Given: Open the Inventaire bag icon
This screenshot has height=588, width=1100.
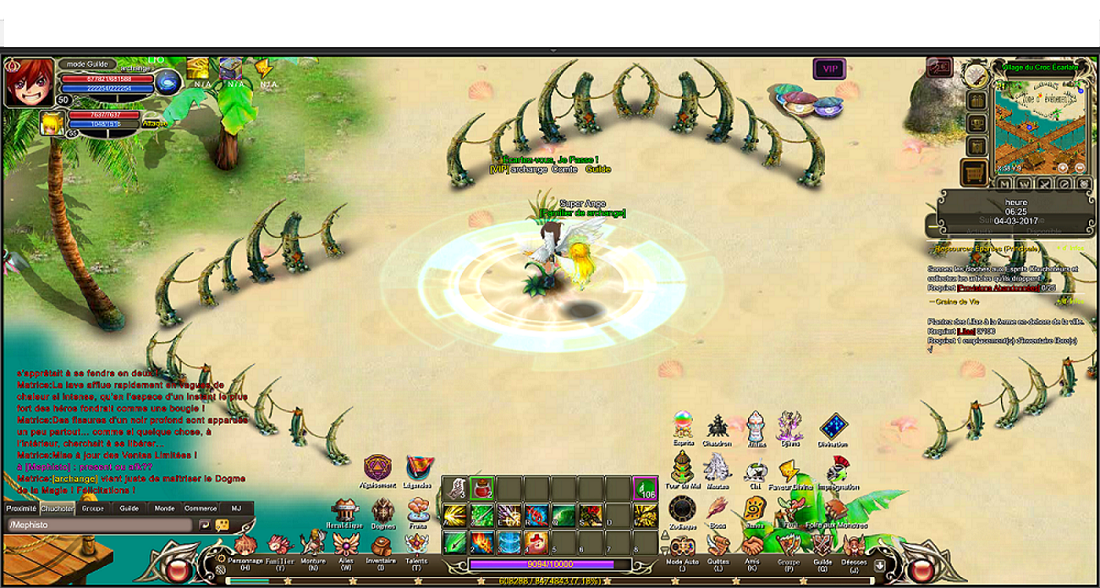Looking at the screenshot, I should click(x=380, y=545).
